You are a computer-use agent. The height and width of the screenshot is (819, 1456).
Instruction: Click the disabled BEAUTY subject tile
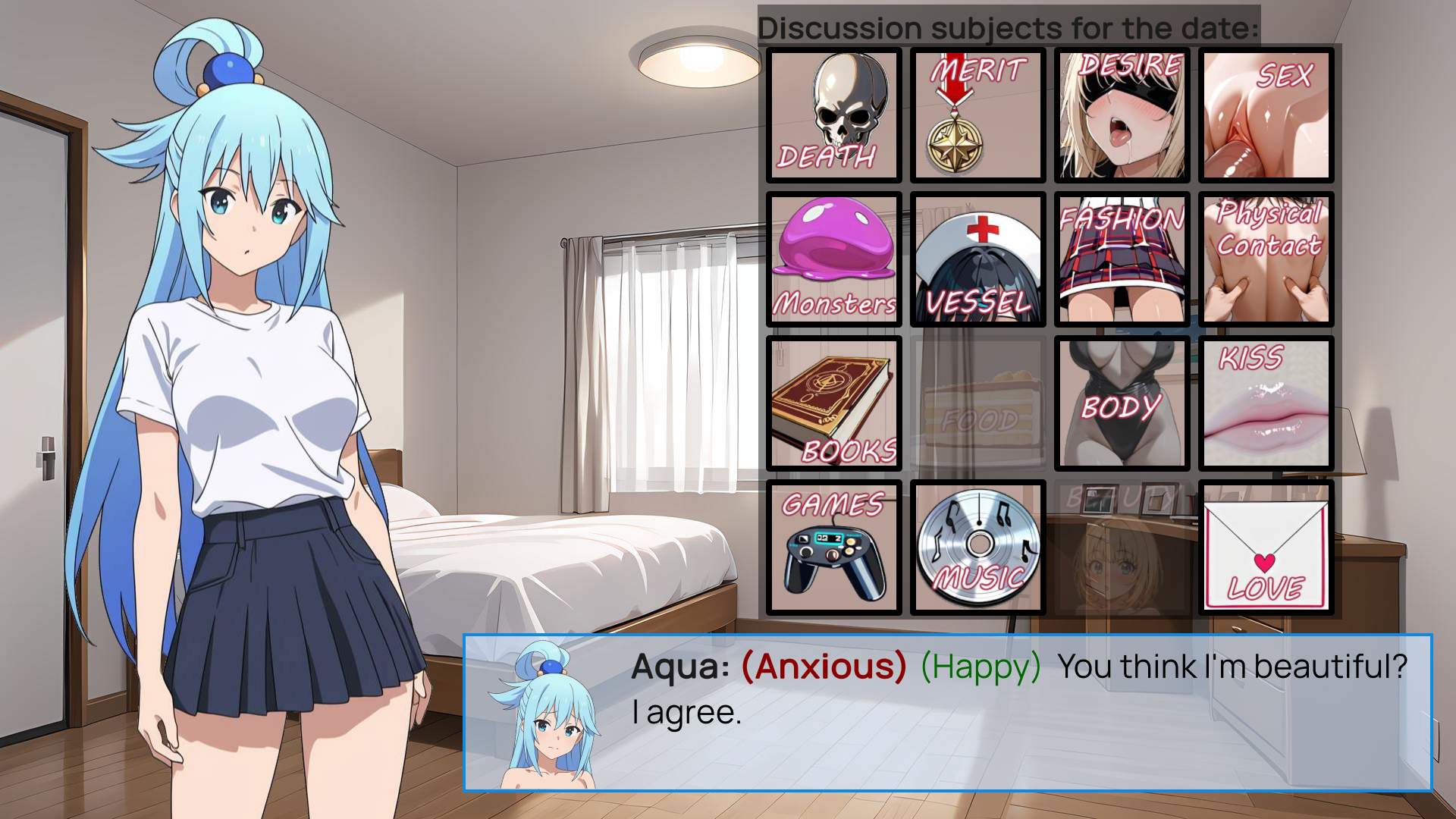(1122, 548)
